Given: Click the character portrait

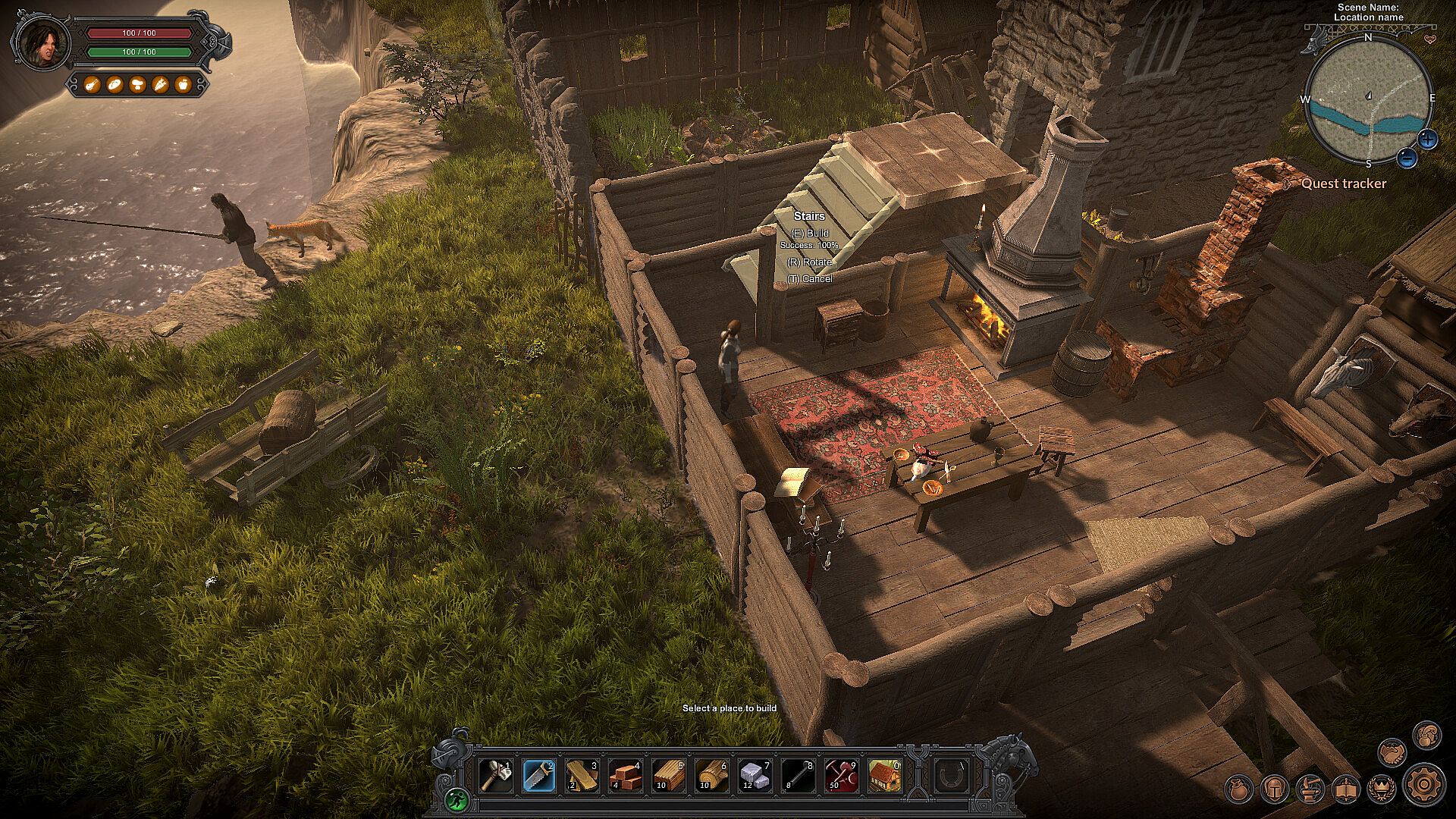Looking at the screenshot, I should tap(41, 42).
